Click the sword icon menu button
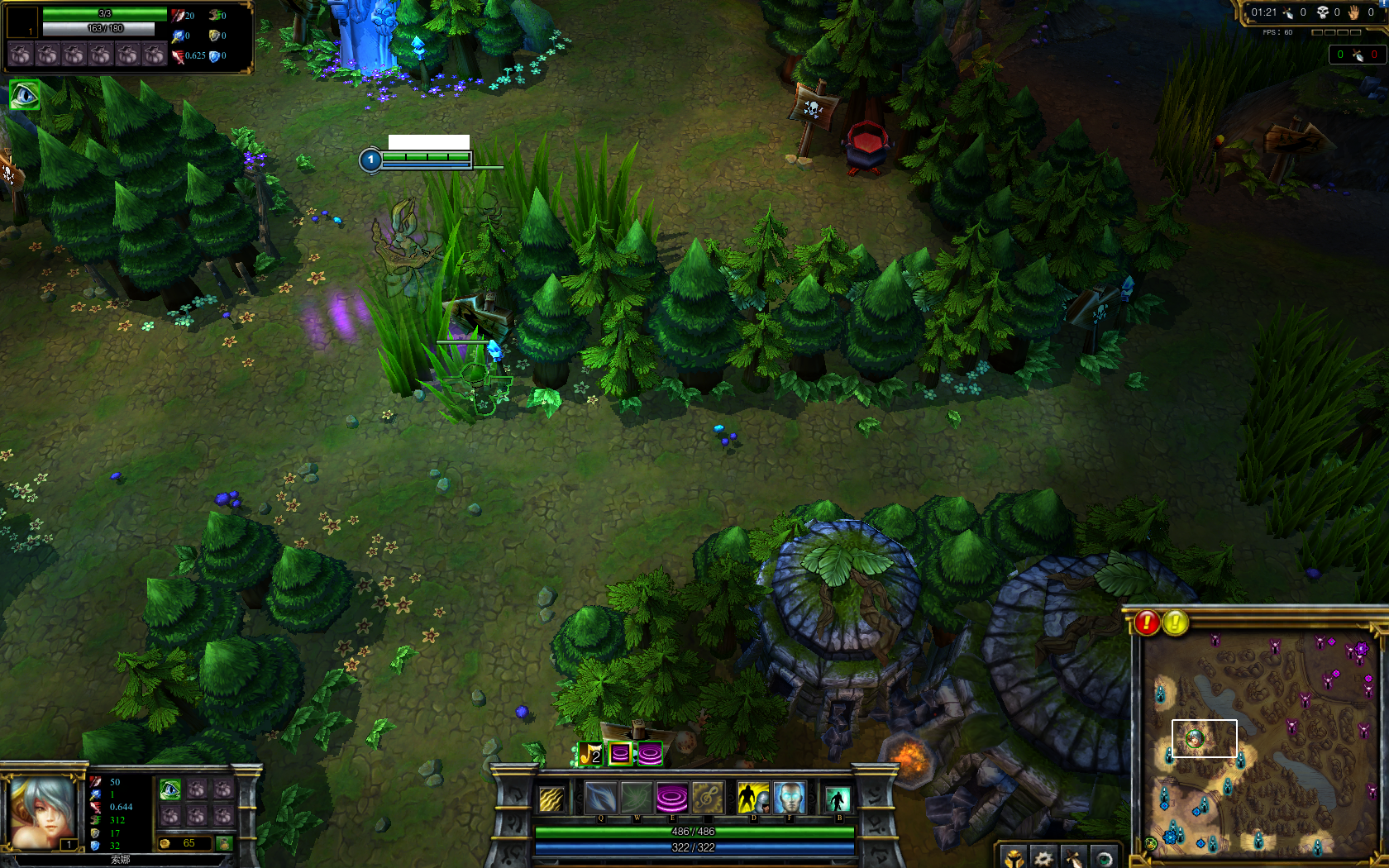The image size is (1389, 868). [1073, 858]
